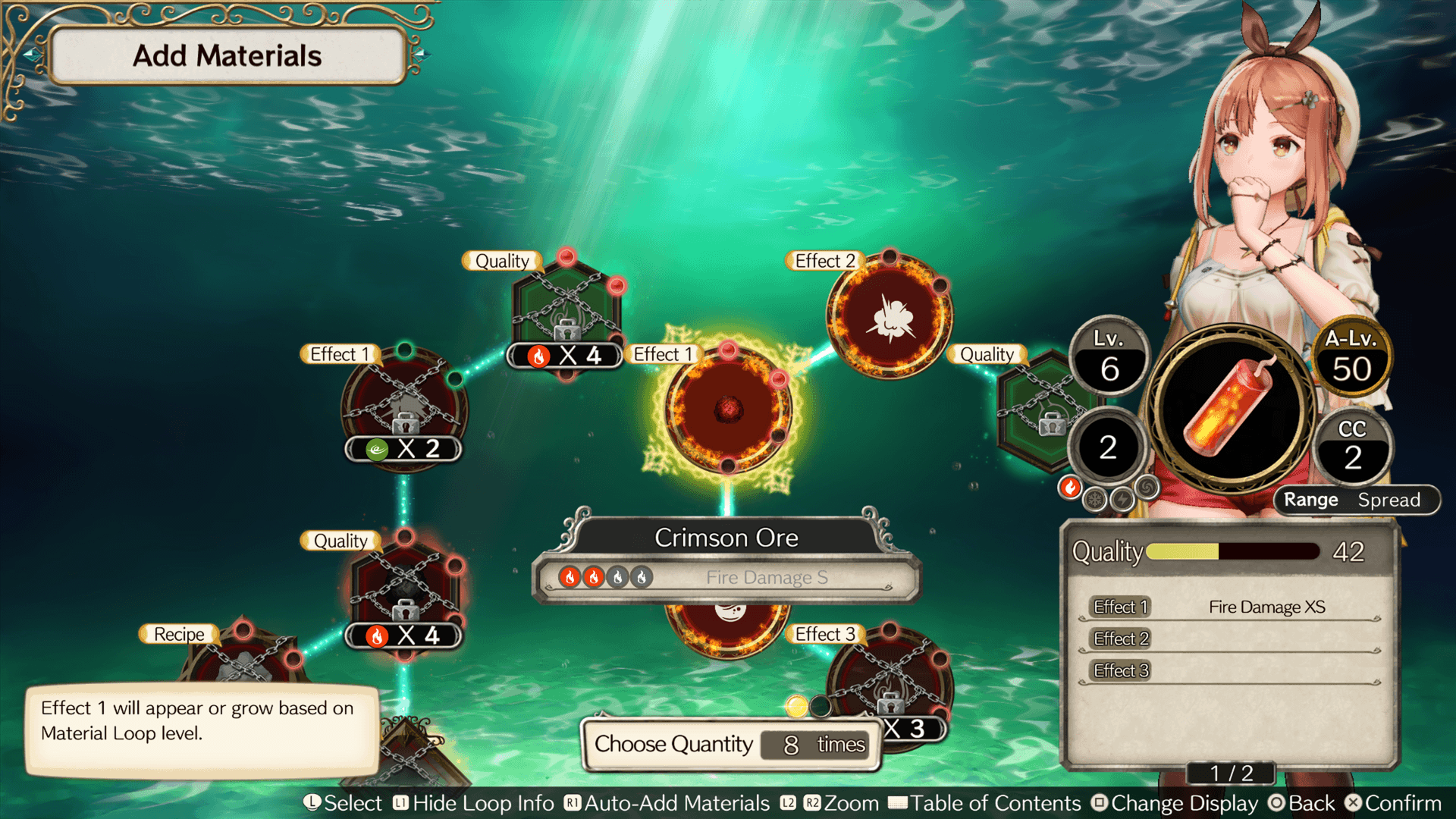Choose the Effect 2 explosion node
This screenshot has width=1456, height=819.
click(890, 316)
